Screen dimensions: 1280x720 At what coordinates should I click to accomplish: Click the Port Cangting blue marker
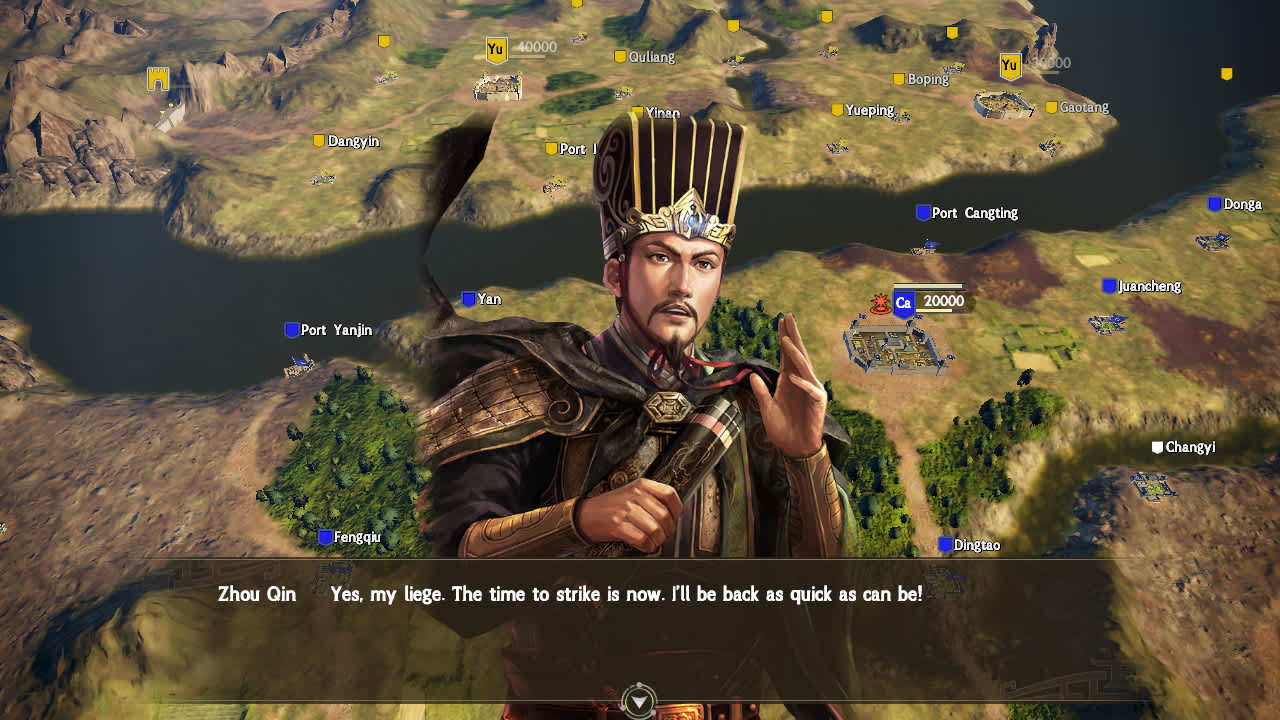(922, 212)
